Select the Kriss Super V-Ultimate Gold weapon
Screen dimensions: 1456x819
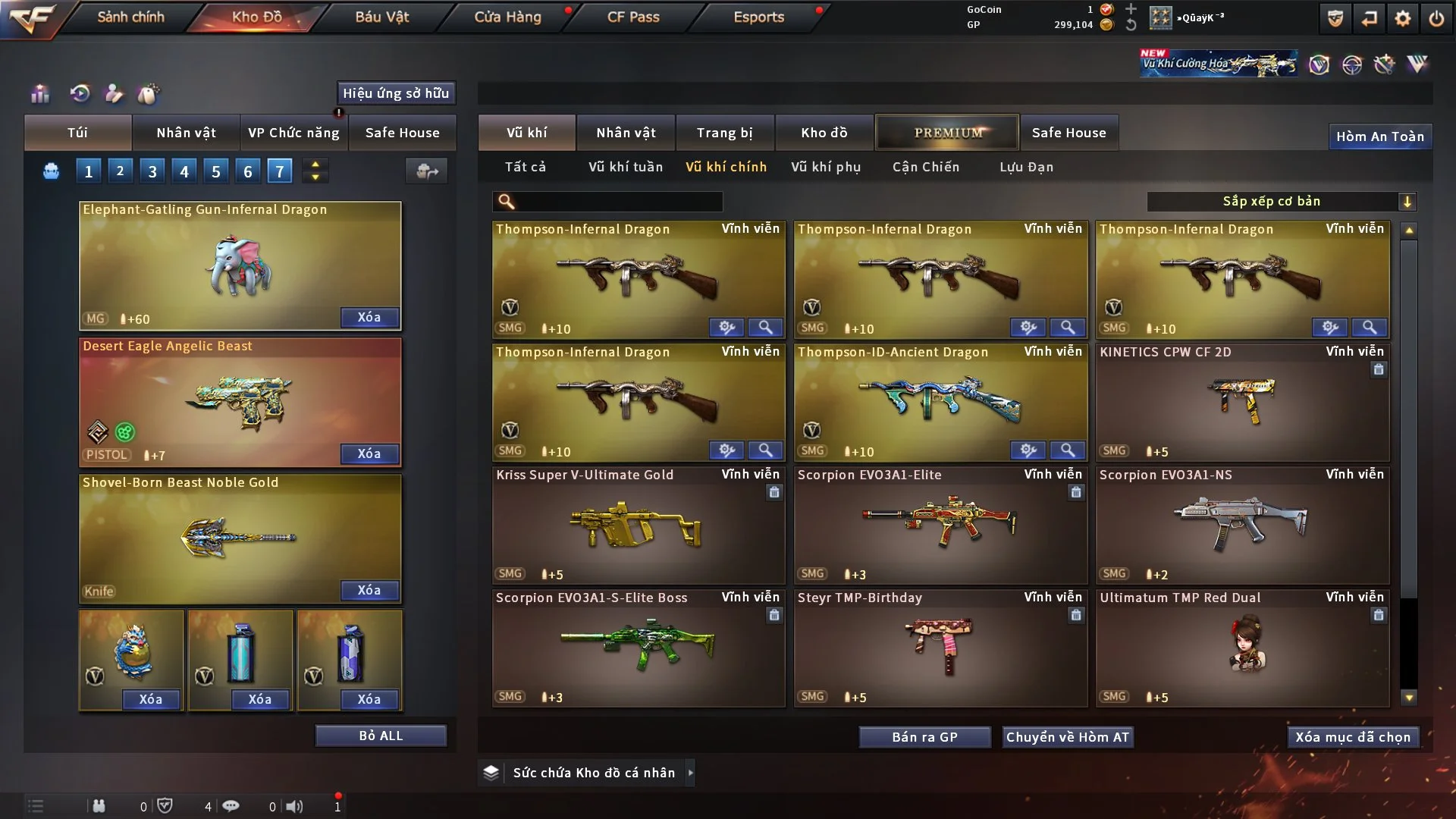[x=638, y=525]
